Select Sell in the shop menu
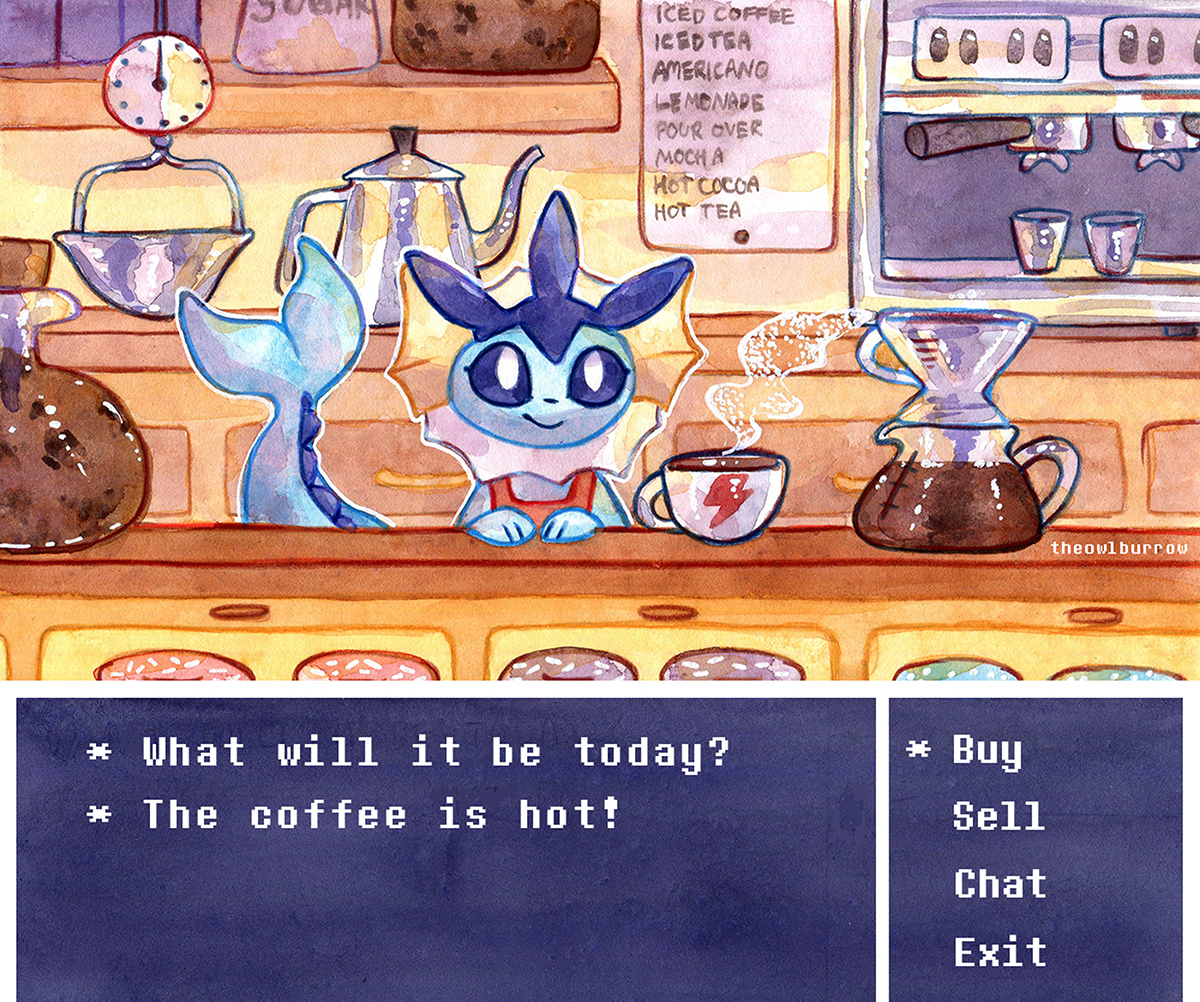Viewport: 1200px width, 1002px height. coord(998,816)
